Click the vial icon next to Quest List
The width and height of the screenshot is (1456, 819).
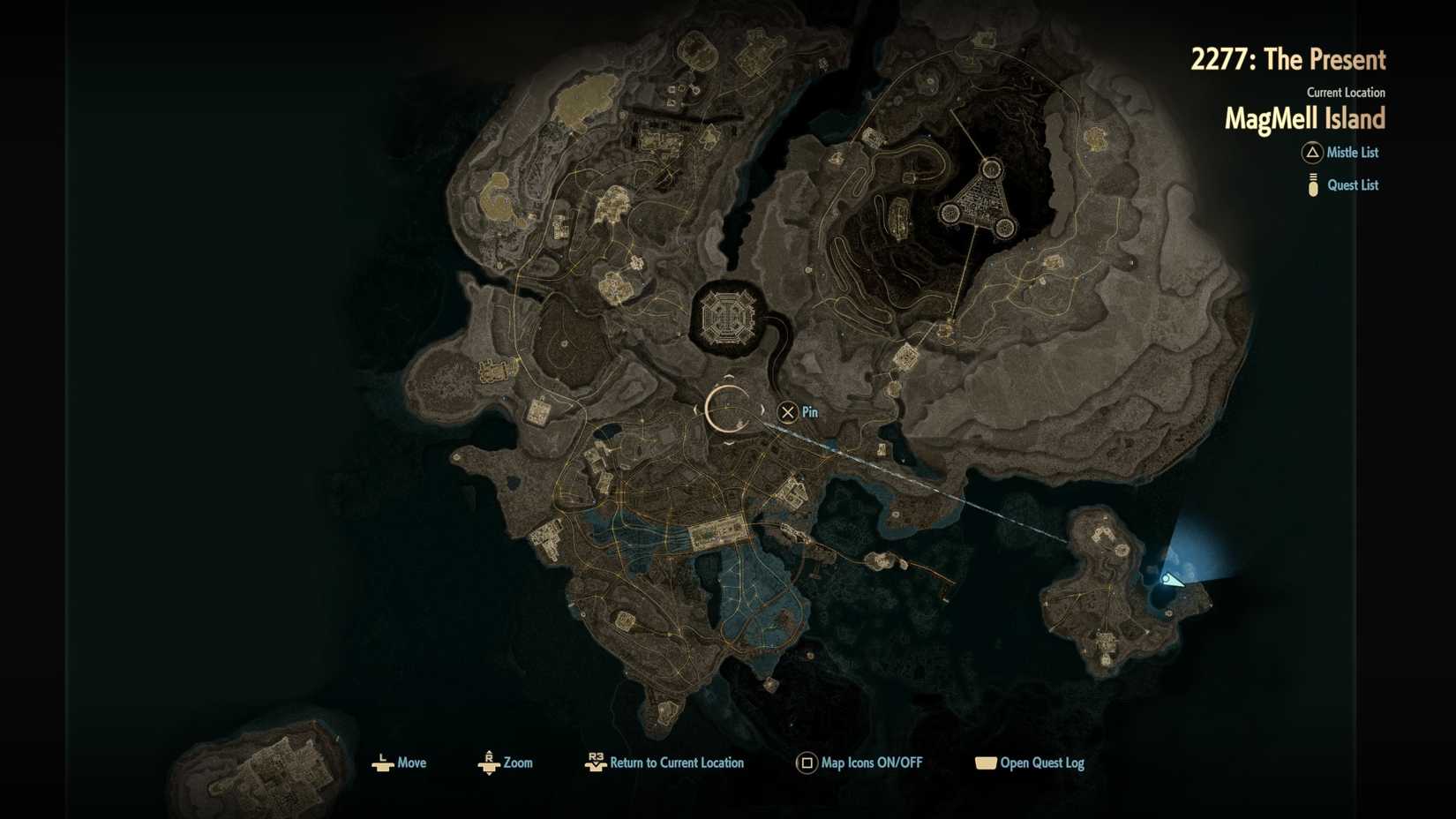[x=1313, y=185]
